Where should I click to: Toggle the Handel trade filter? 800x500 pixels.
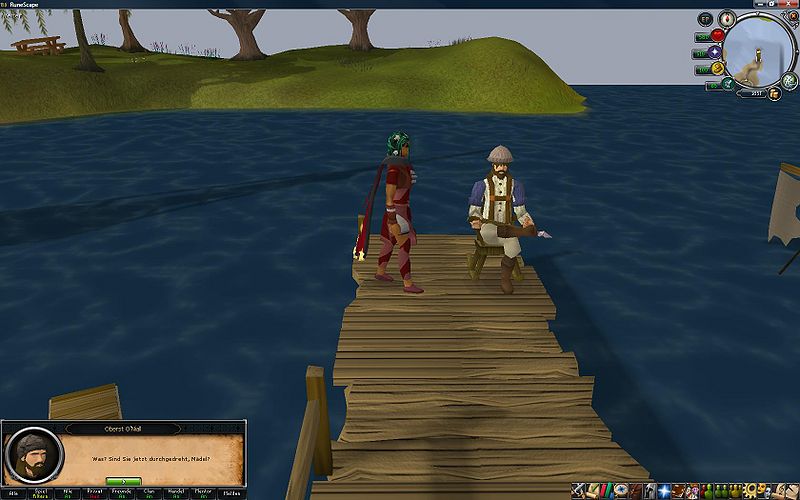177,493
